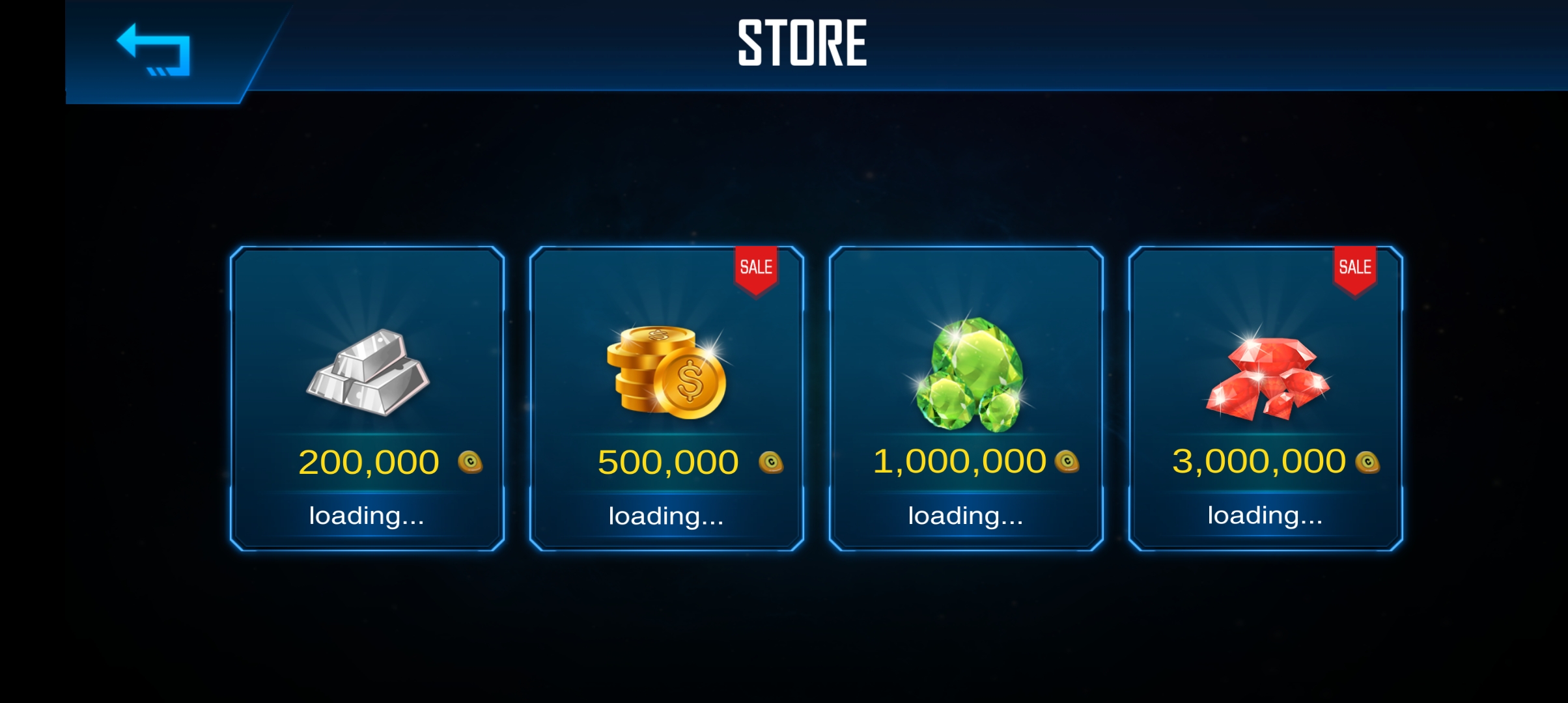This screenshot has width=1568, height=703.
Task: Buy the 500,000 gold coins sale pack
Action: coord(667,398)
